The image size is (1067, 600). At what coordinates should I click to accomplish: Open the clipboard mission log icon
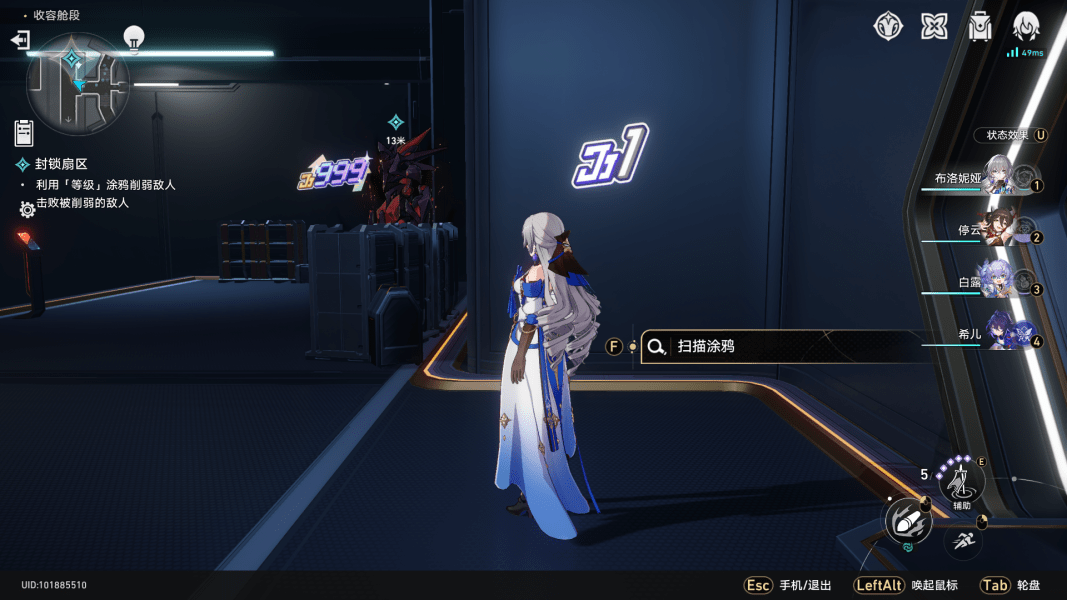[x=24, y=132]
